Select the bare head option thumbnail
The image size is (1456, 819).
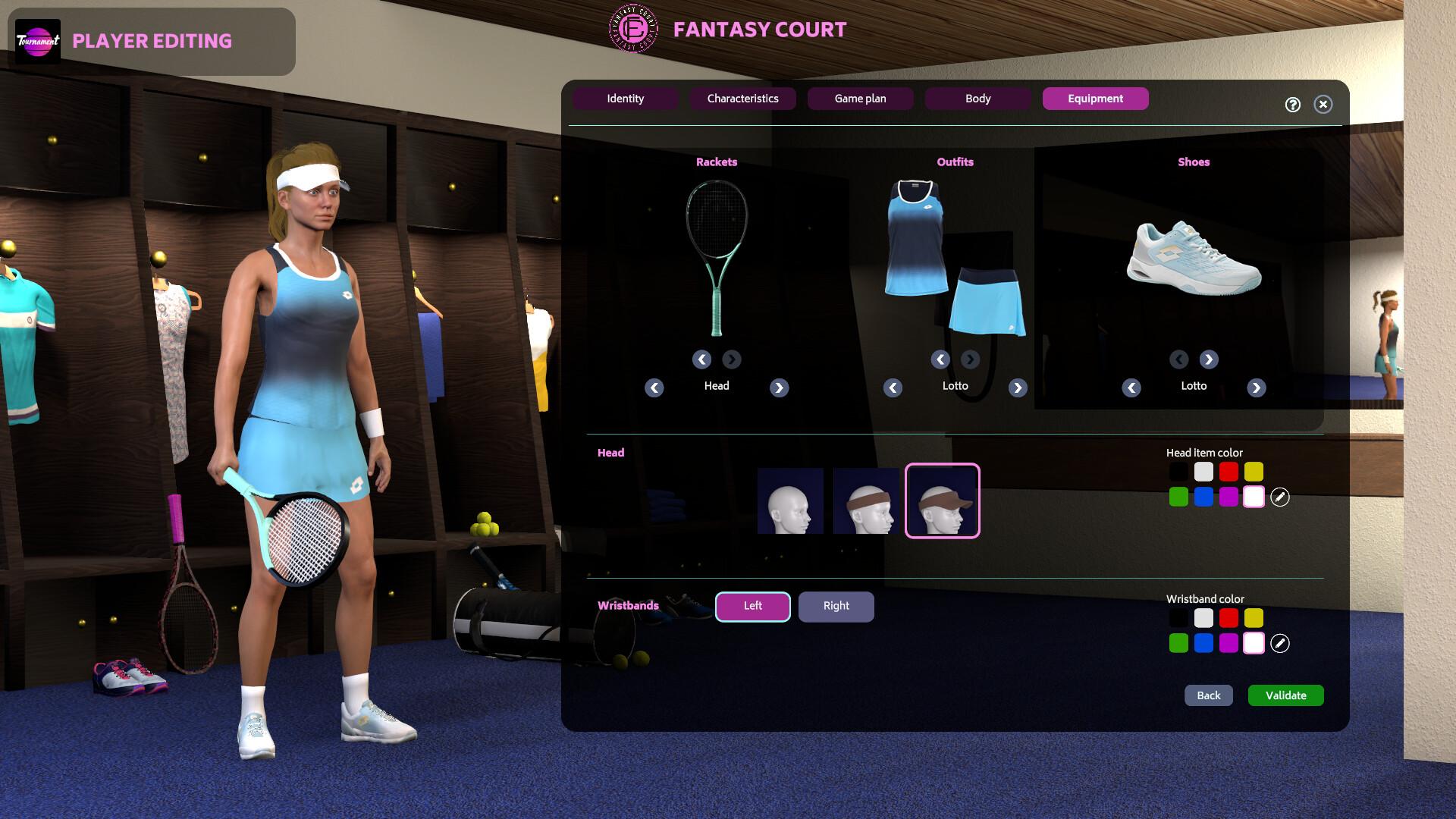pyautogui.click(x=792, y=500)
